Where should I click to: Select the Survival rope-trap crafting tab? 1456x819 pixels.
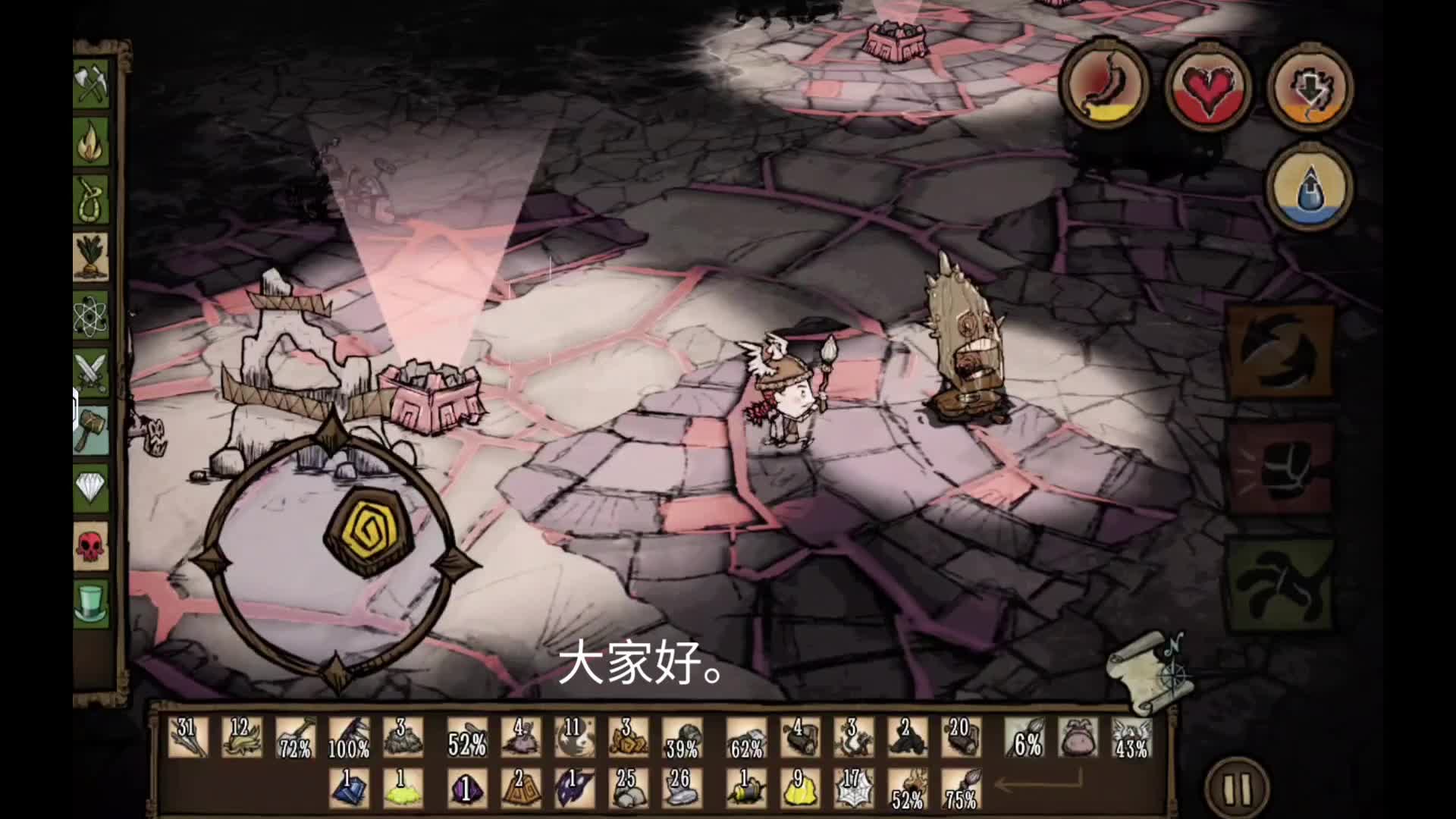[x=92, y=199]
